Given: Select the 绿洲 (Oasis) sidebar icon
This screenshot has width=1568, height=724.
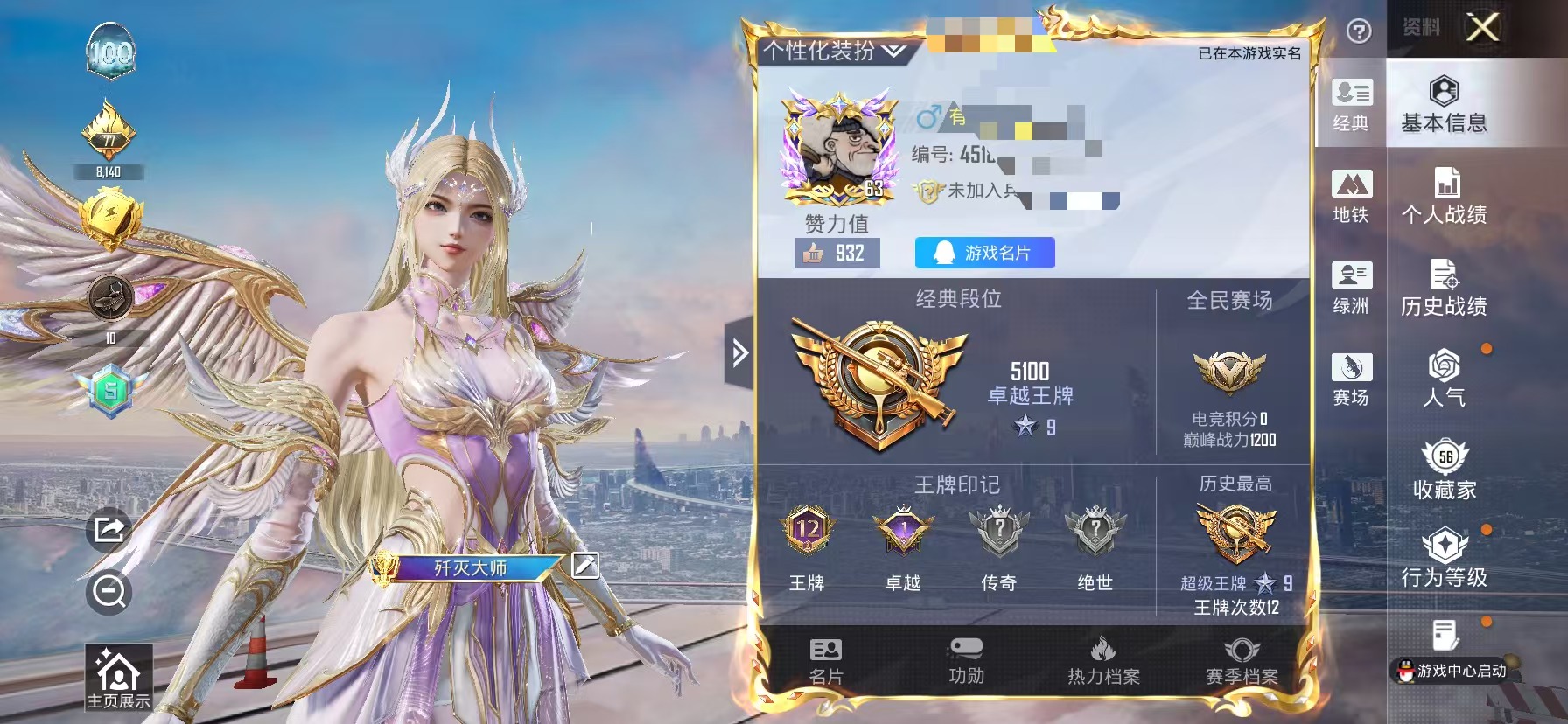Looking at the screenshot, I should coord(1352,289).
